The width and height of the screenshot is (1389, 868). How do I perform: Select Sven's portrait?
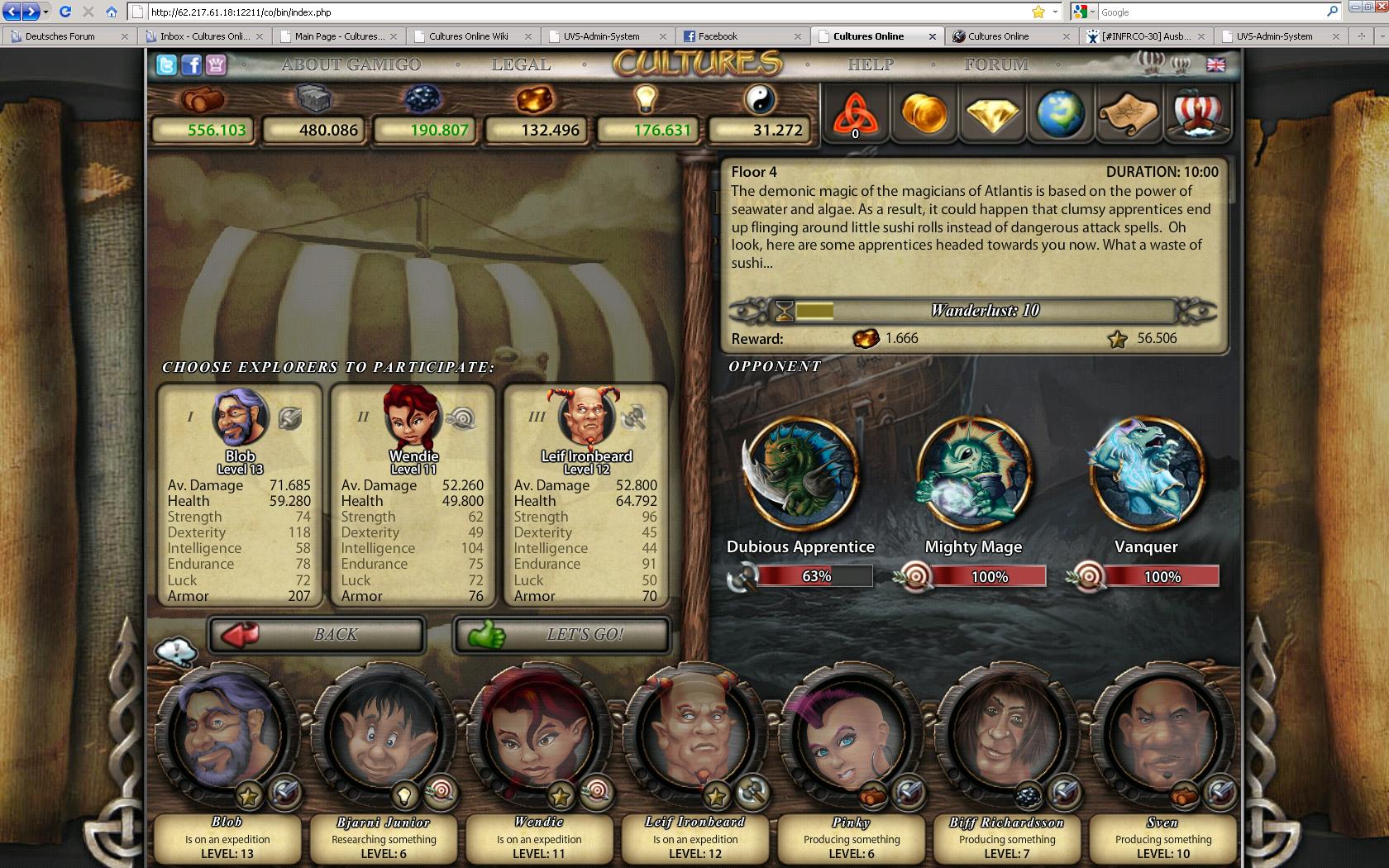(x=1162, y=732)
